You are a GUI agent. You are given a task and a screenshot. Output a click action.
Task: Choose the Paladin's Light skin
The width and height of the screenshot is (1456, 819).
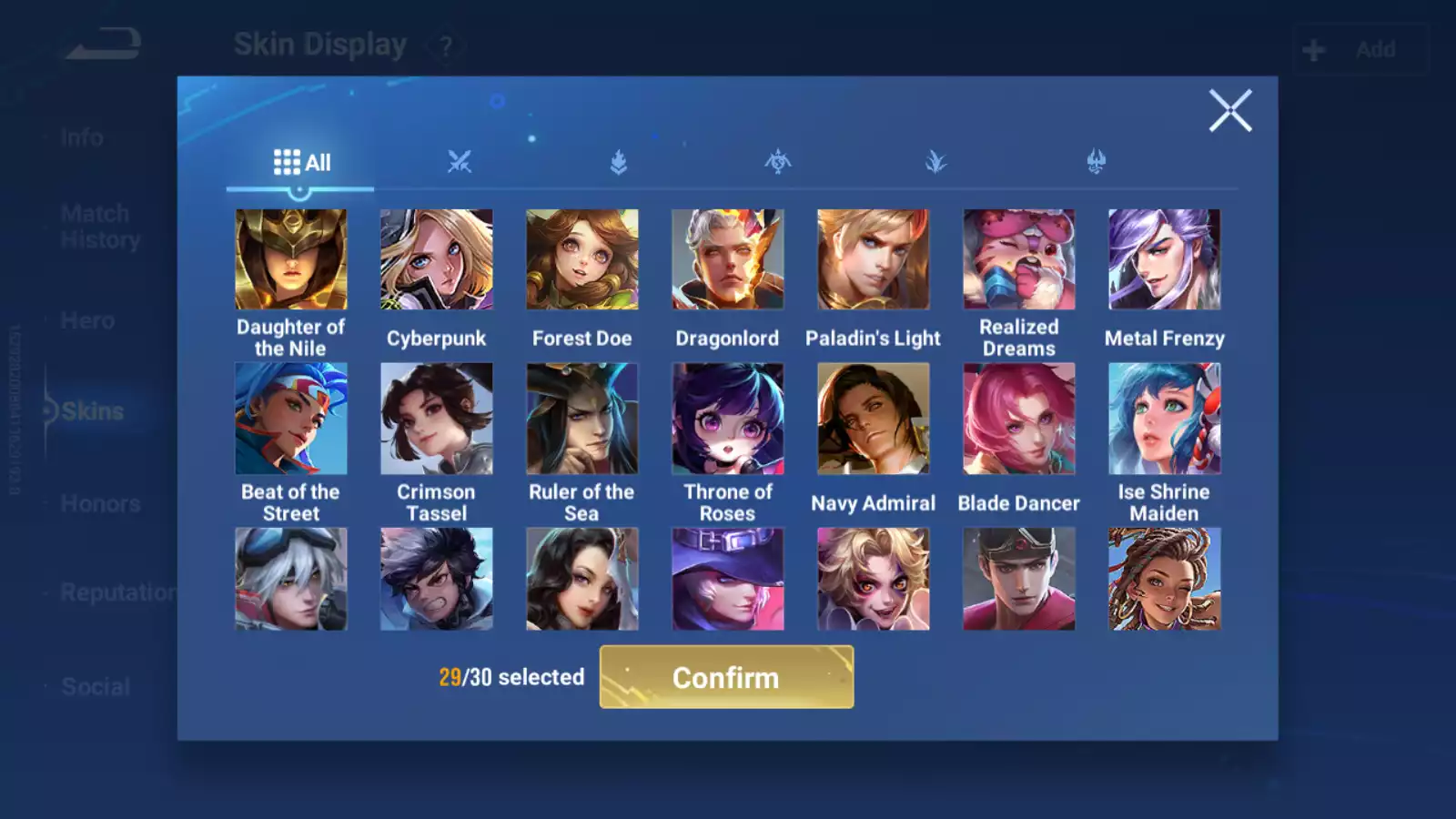(874, 259)
